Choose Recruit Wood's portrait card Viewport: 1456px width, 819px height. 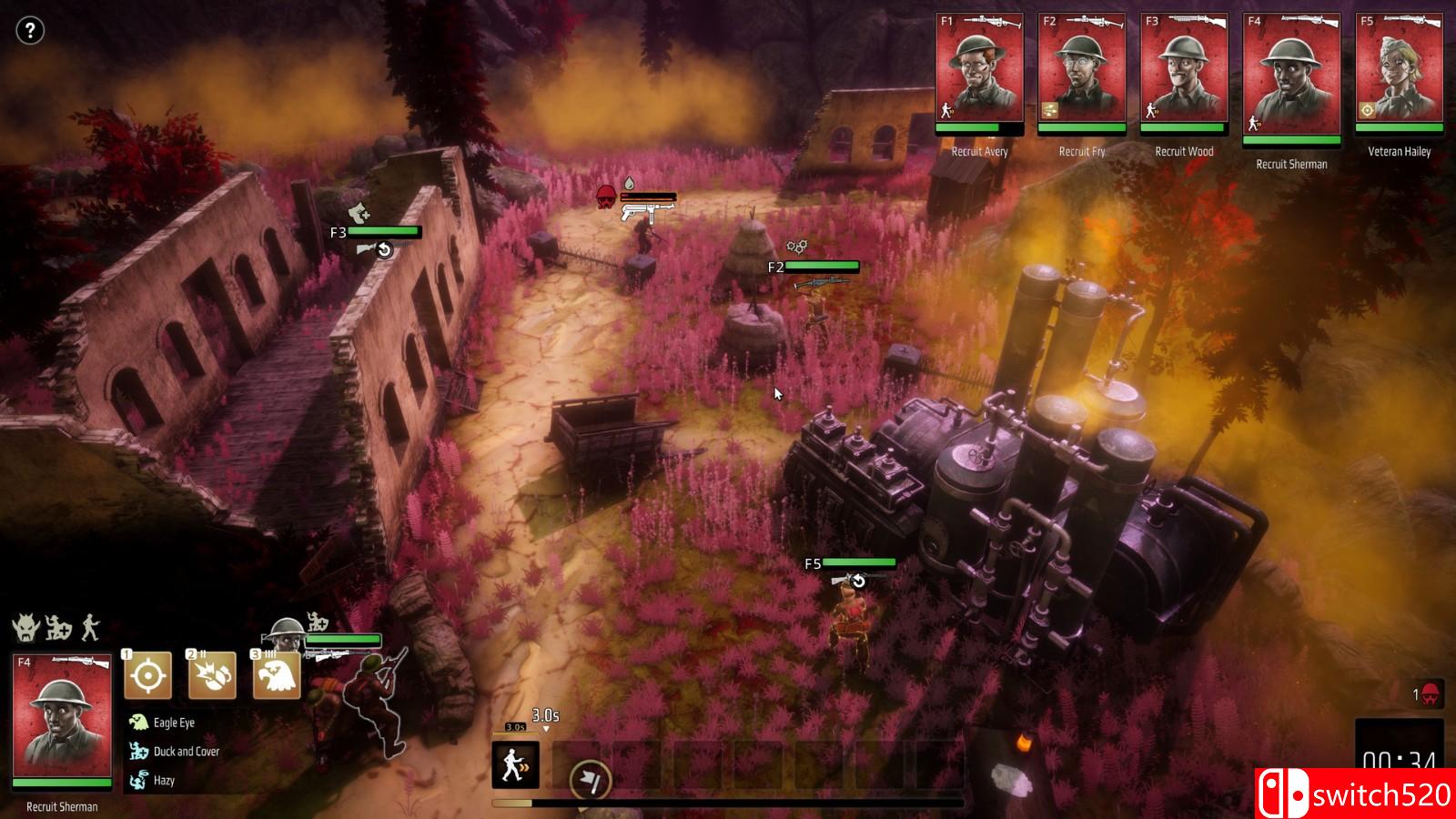pyautogui.click(x=1184, y=72)
